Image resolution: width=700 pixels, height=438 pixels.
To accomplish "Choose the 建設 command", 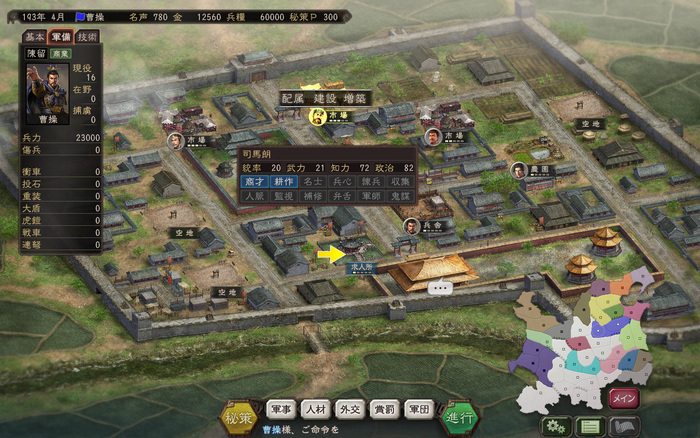I will [325, 98].
